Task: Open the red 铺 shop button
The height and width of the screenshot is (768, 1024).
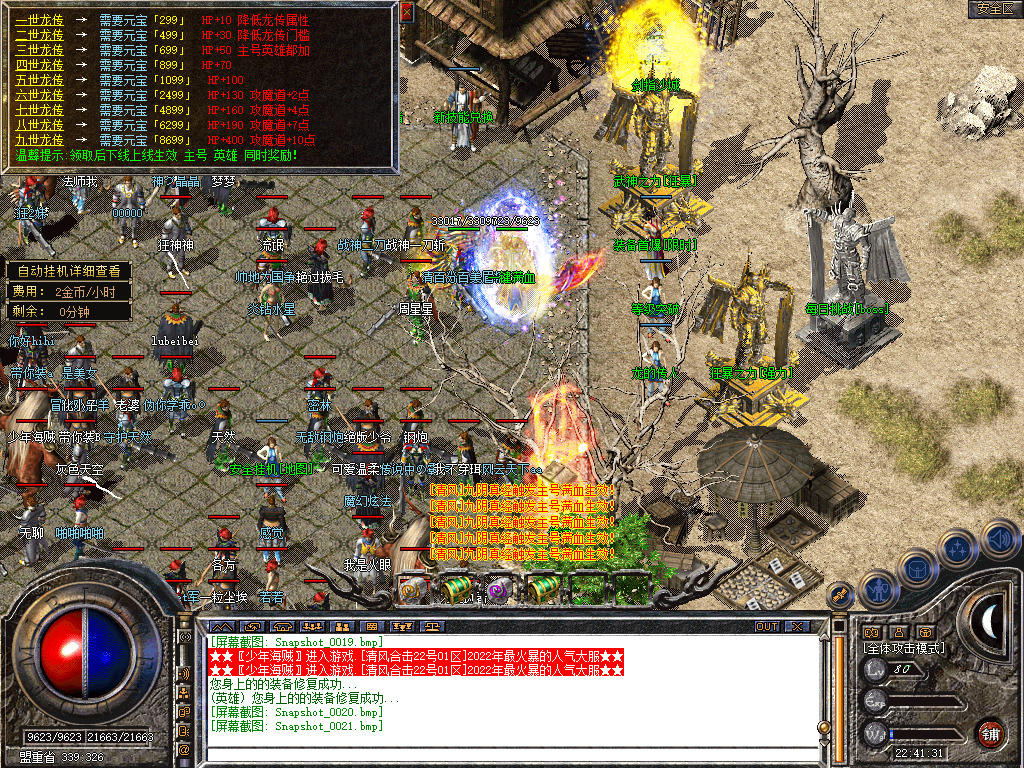Action: 990,732
